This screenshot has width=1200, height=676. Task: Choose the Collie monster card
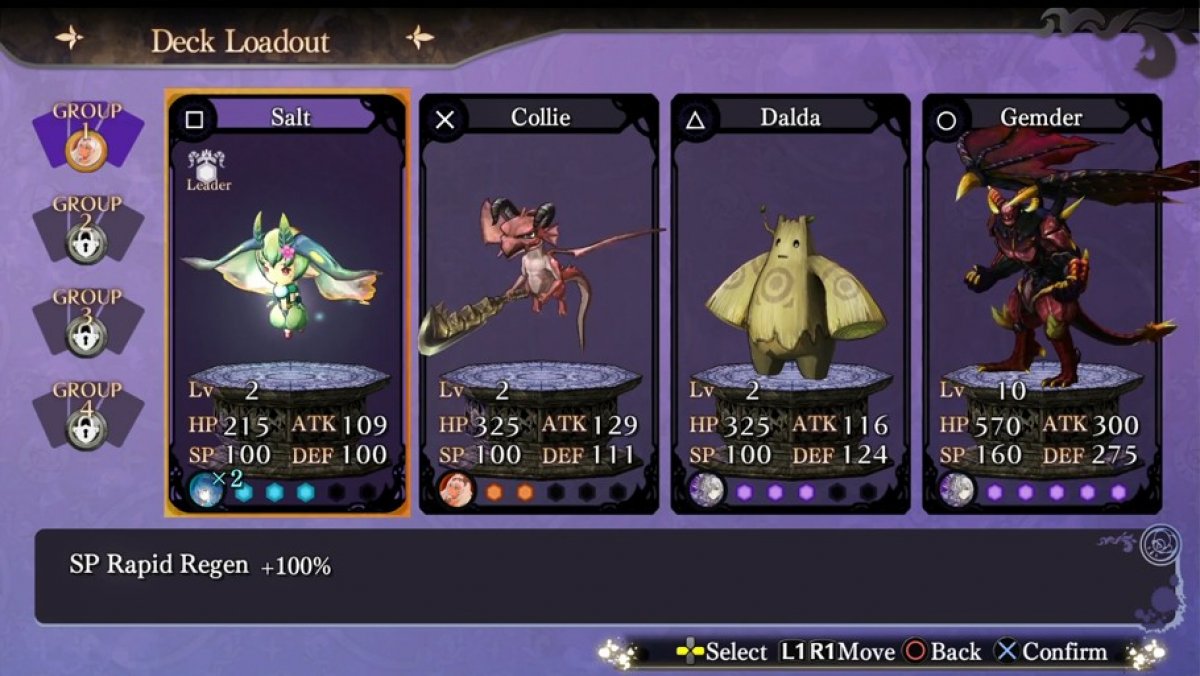[x=538, y=300]
